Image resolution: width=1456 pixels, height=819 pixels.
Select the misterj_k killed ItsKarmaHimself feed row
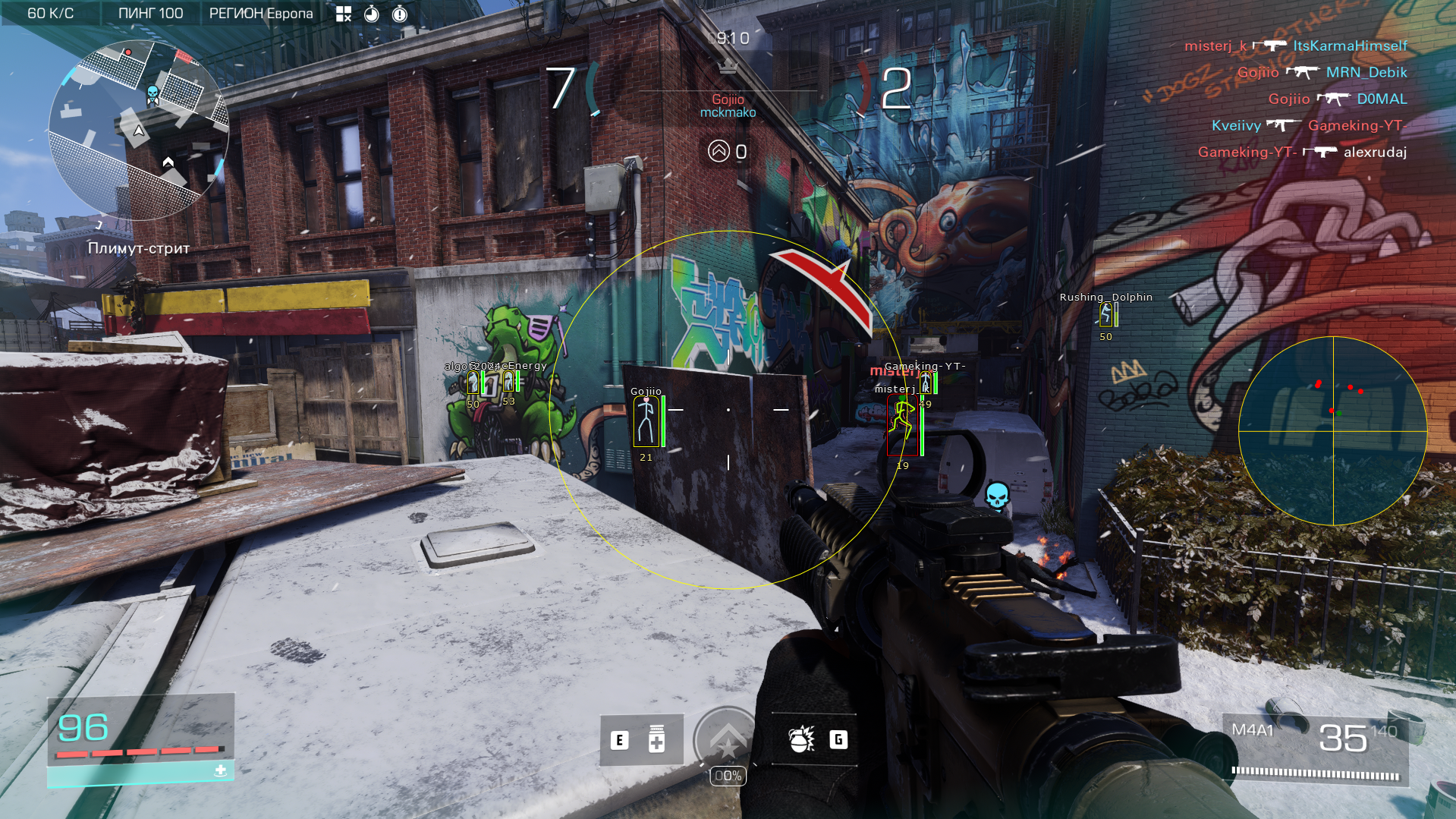tap(1295, 46)
